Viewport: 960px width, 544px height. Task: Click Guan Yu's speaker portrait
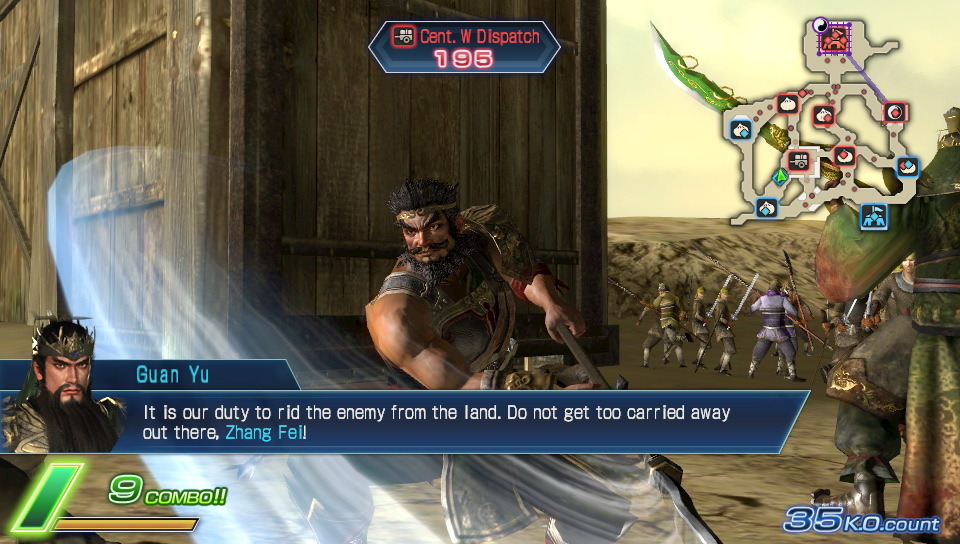coord(62,385)
